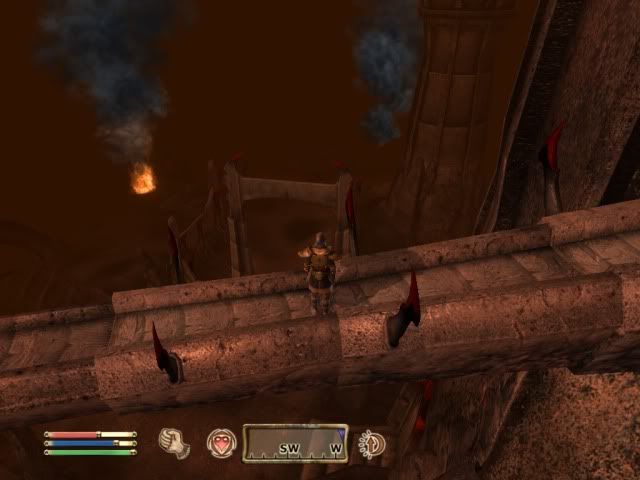
Task: Open the compass bar showing SW and W
Action: pyautogui.click(x=295, y=442)
